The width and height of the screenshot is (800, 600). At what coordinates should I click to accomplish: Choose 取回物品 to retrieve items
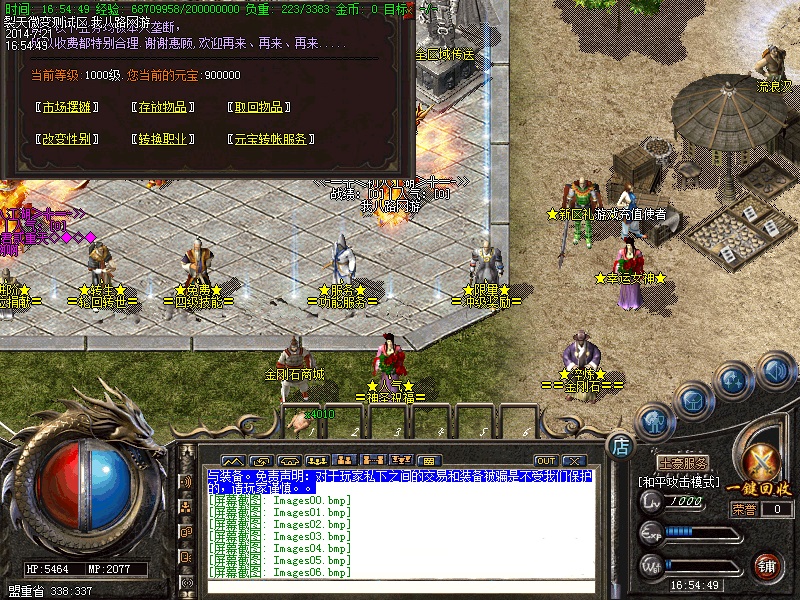click(x=258, y=107)
